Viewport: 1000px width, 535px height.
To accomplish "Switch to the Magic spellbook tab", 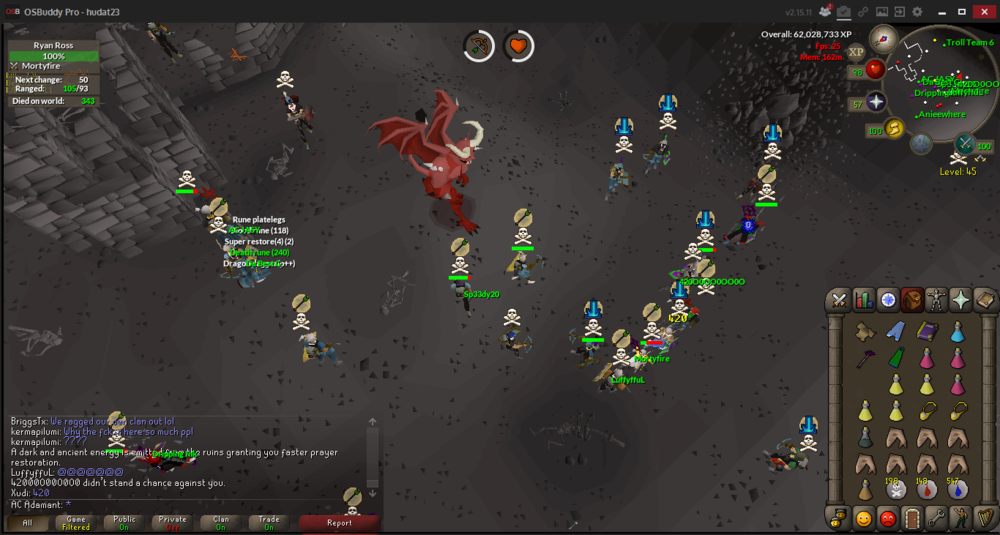I will tap(985, 300).
